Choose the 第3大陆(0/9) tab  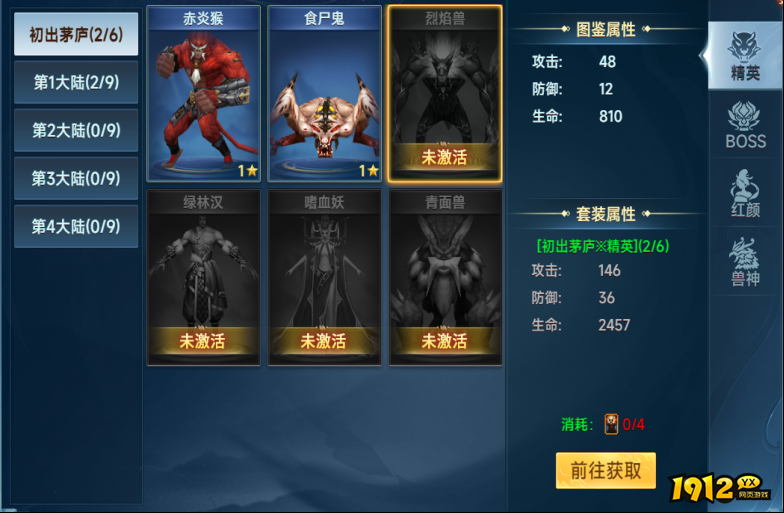pos(76,179)
